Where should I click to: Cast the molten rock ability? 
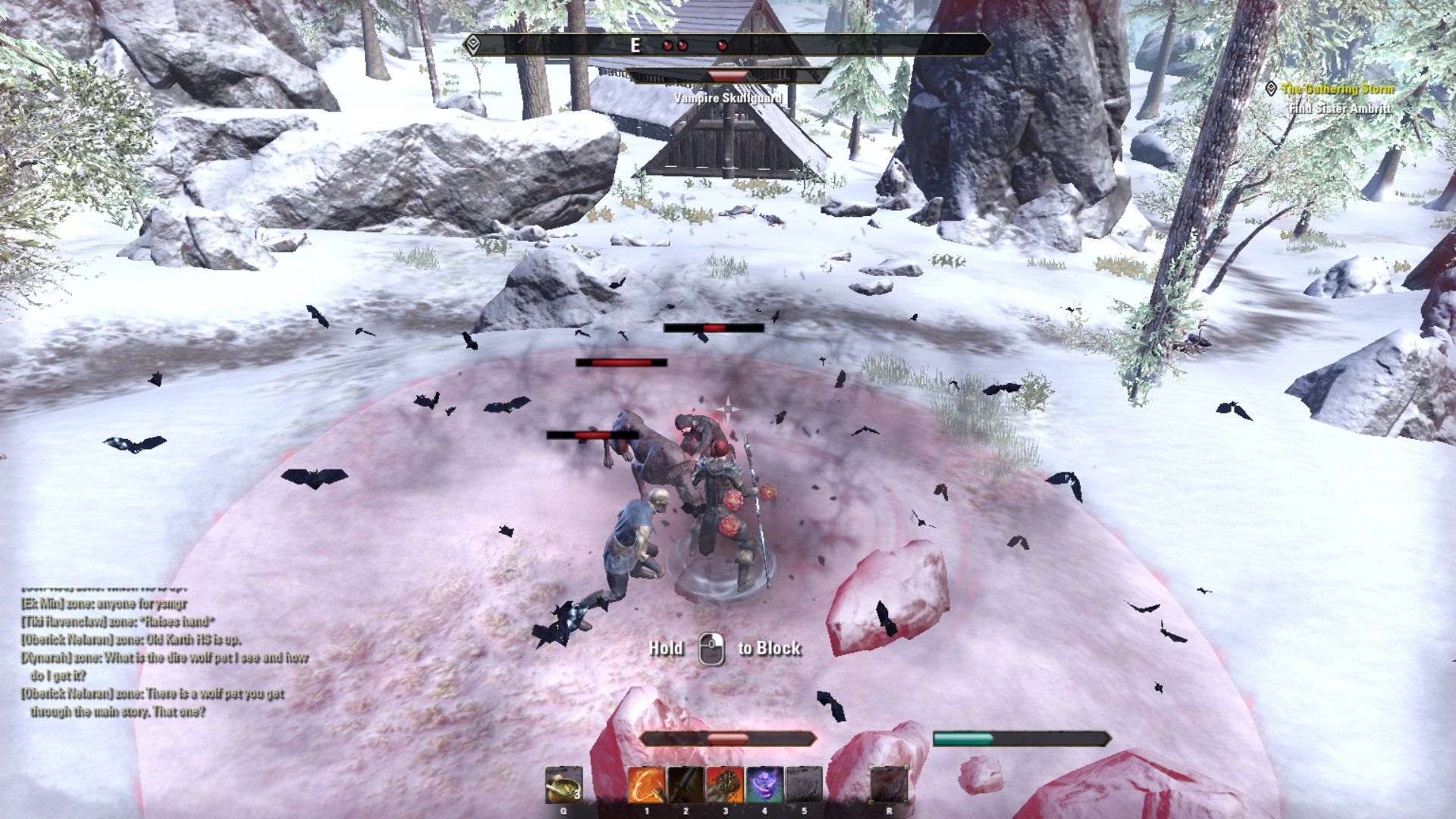point(725,784)
